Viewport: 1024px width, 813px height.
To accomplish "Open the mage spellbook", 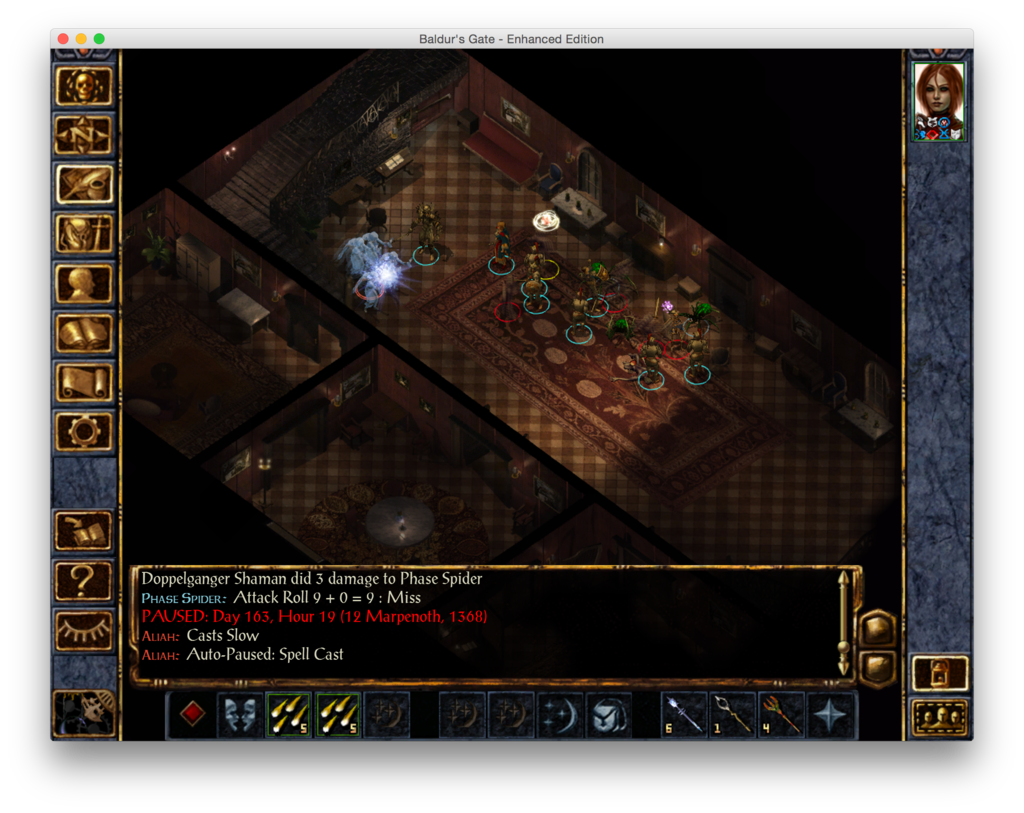I will (x=84, y=332).
